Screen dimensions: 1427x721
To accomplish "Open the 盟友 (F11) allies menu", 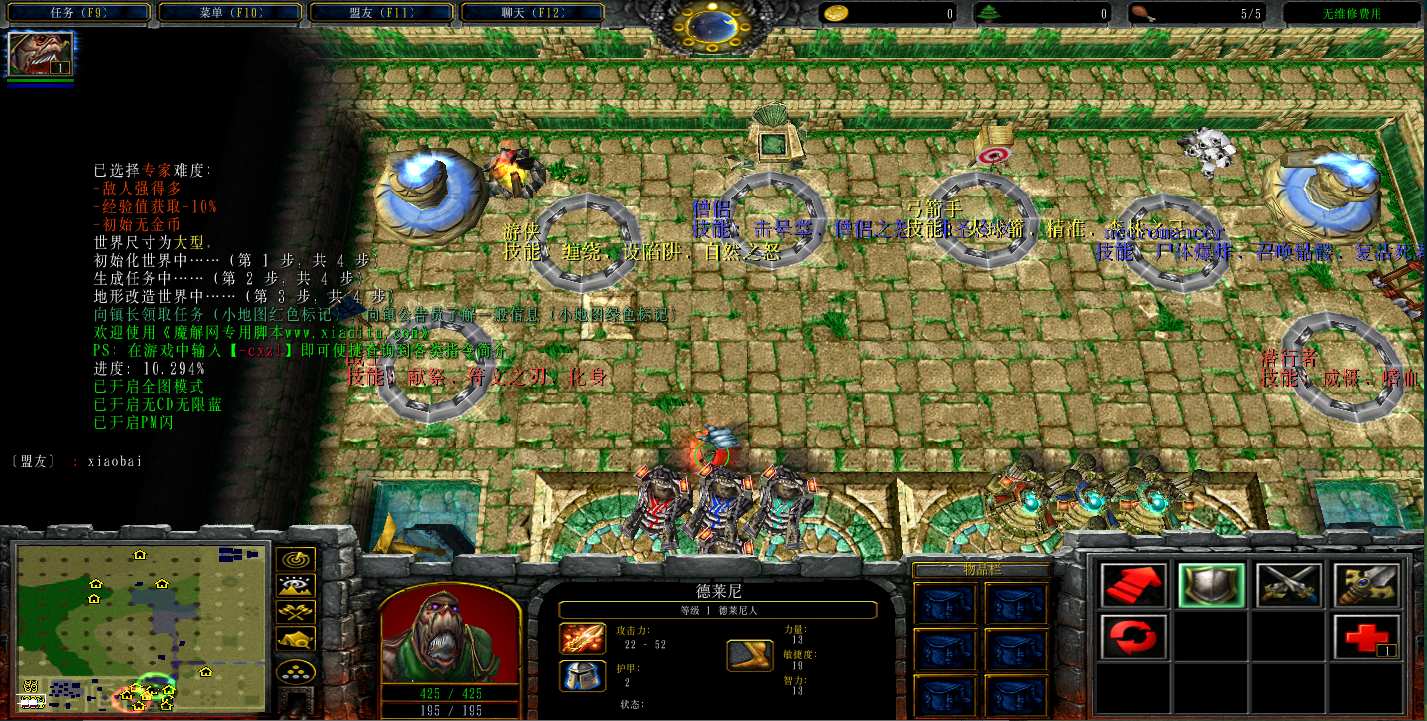I will pyautogui.click(x=382, y=13).
